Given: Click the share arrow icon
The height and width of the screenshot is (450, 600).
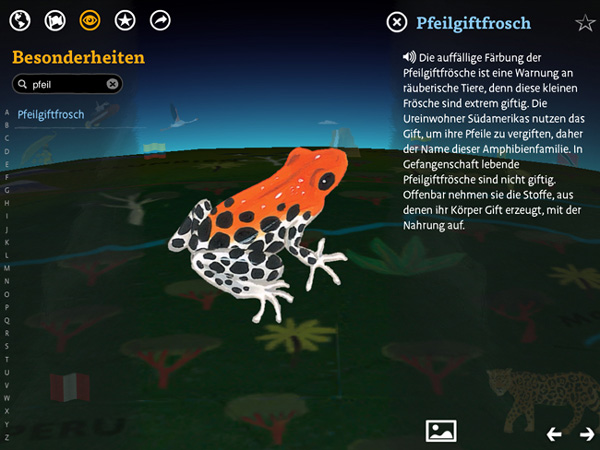Looking at the screenshot, I should coord(160,20).
